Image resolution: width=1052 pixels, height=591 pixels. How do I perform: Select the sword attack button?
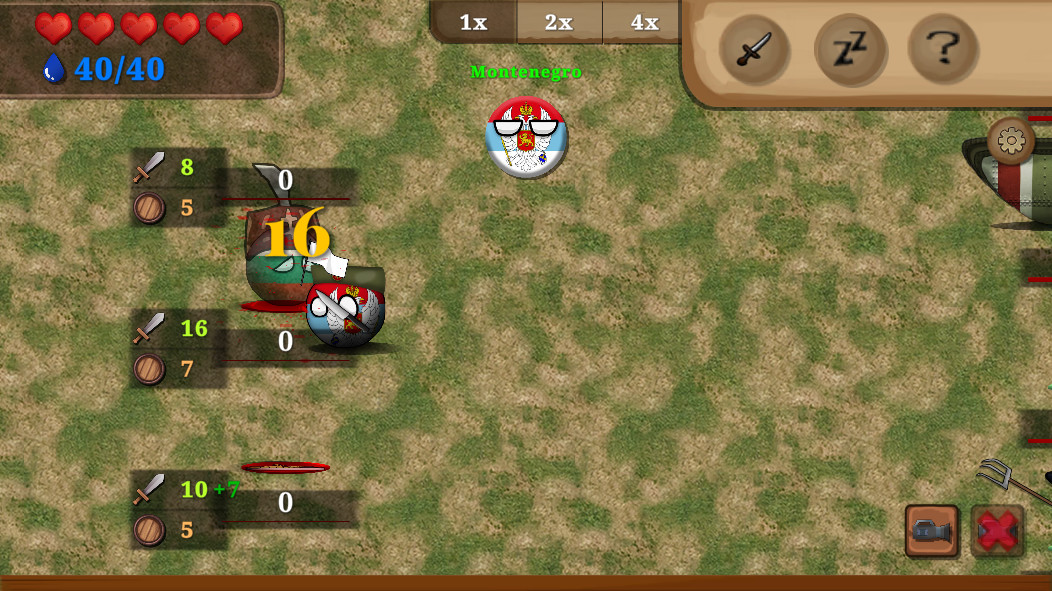pyautogui.click(x=754, y=49)
